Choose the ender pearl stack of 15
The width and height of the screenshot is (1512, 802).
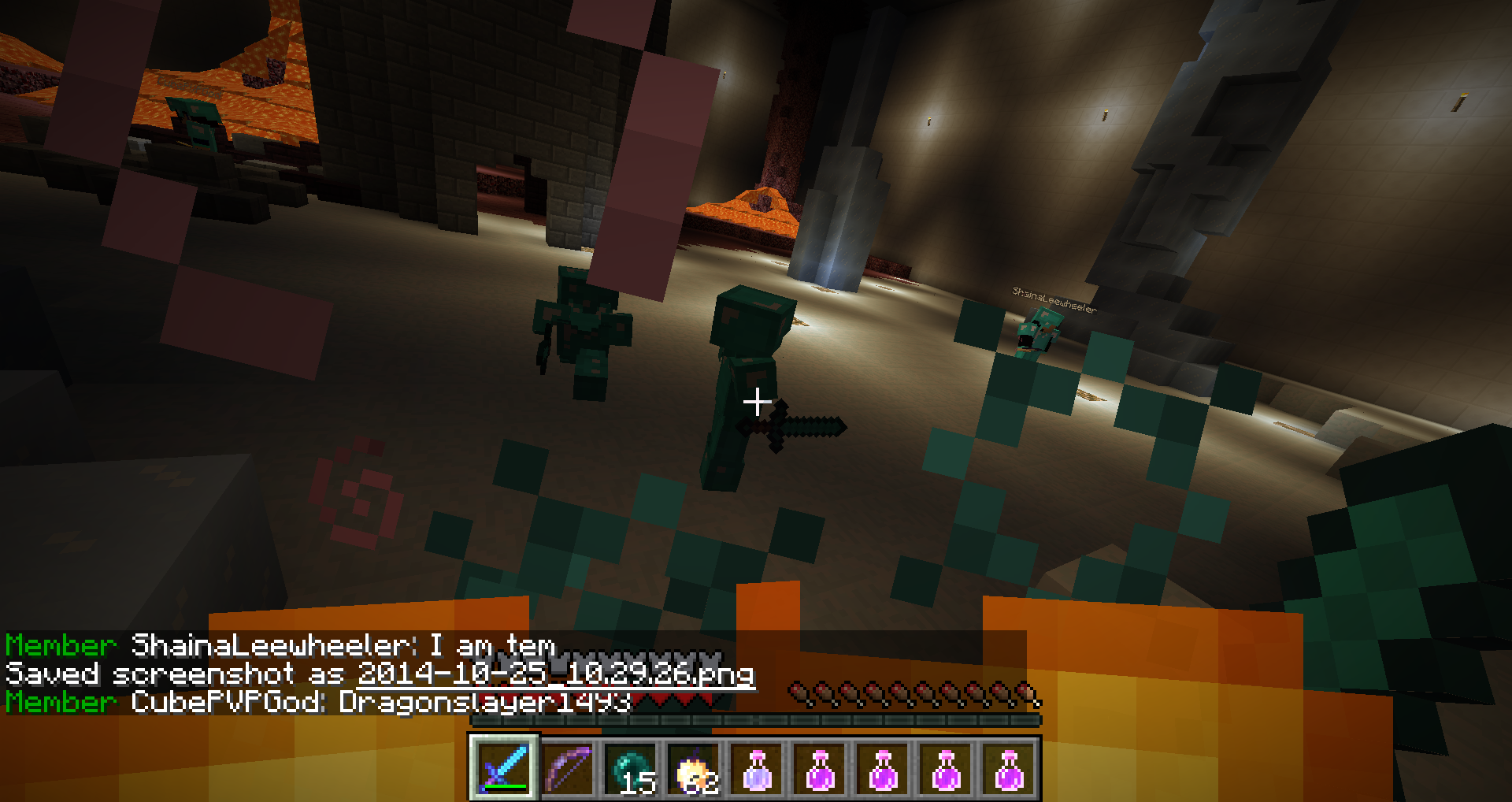pos(631,768)
